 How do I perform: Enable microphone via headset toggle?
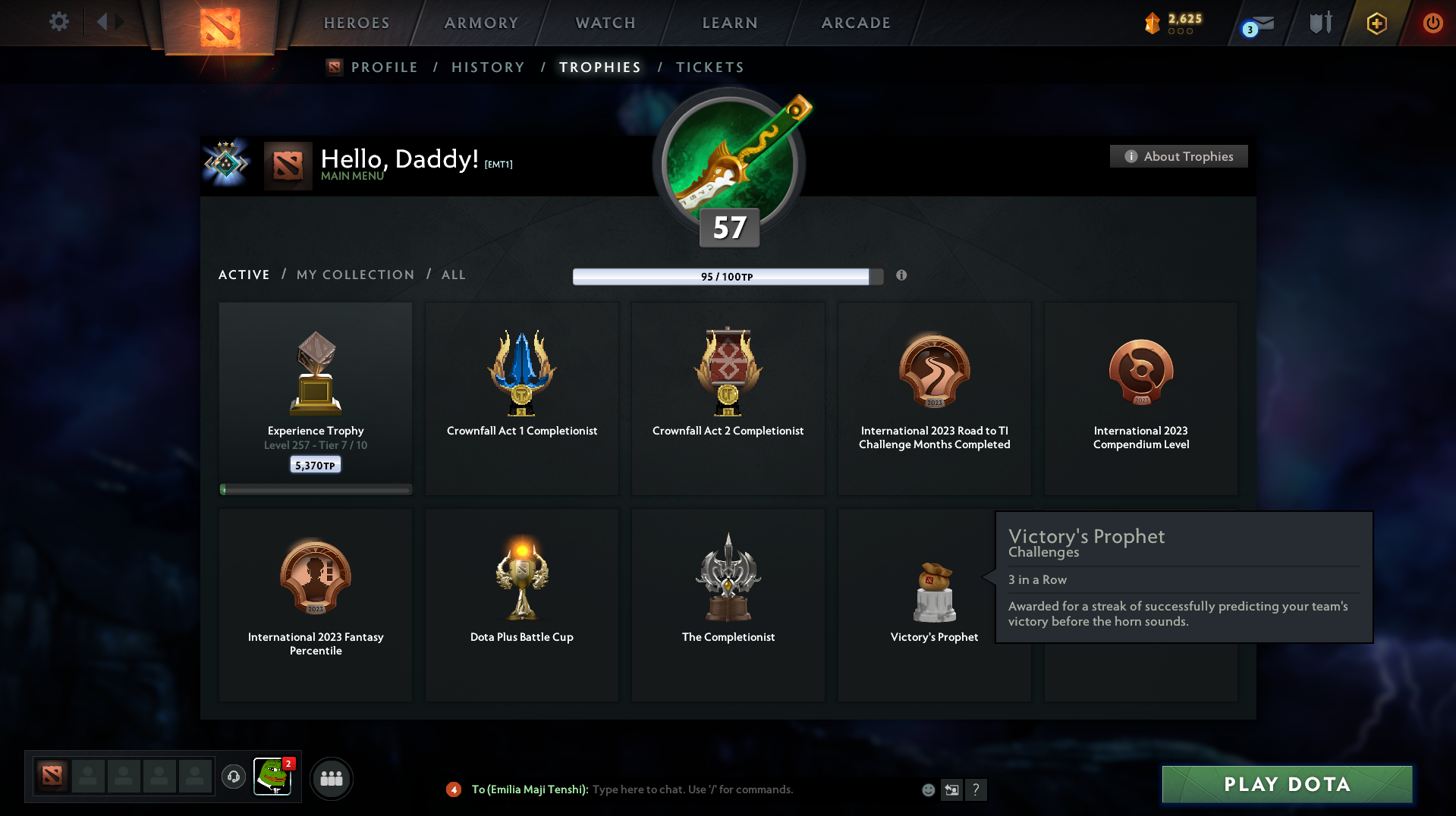click(234, 777)
